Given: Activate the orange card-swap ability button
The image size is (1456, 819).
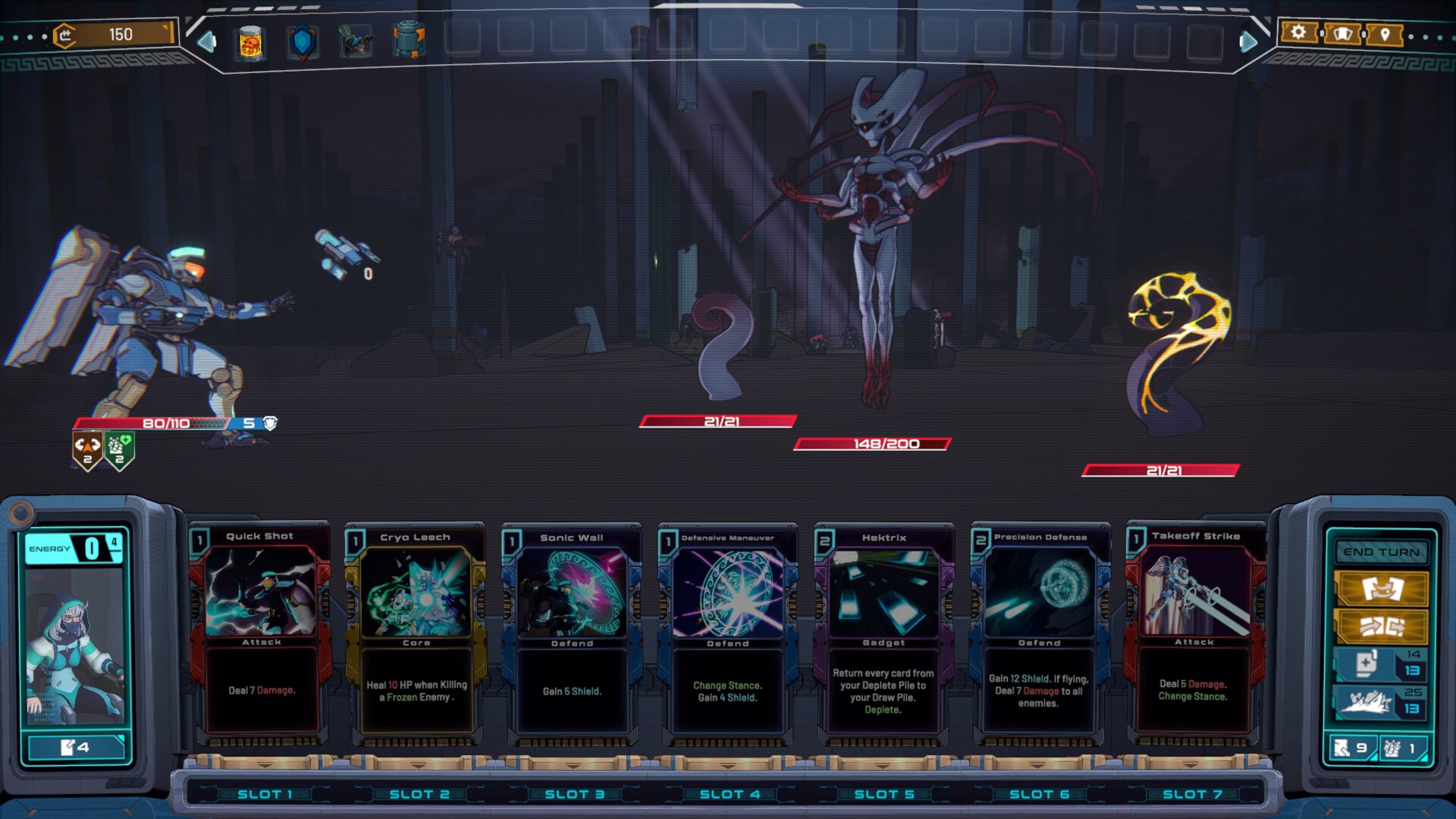Looking at the screenshot, I should pyautogui.click(x=1381, y=588).
